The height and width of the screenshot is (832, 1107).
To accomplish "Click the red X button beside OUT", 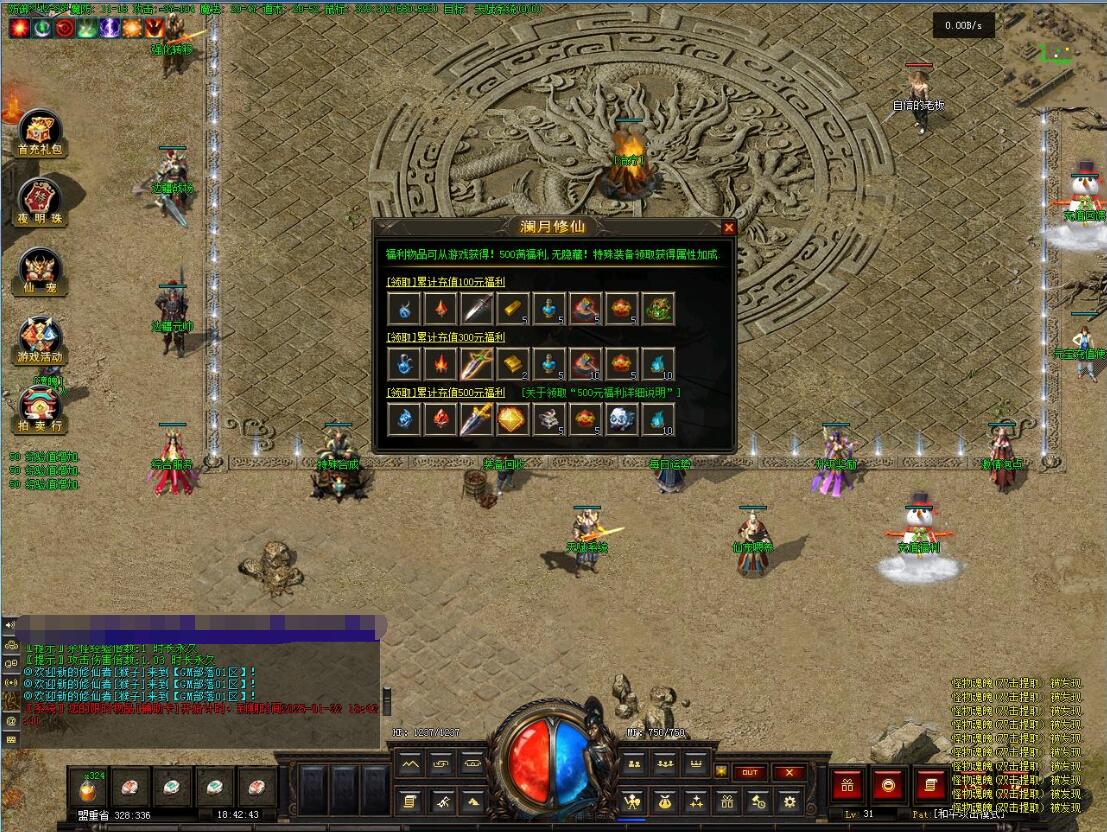I will pos(789,772).
